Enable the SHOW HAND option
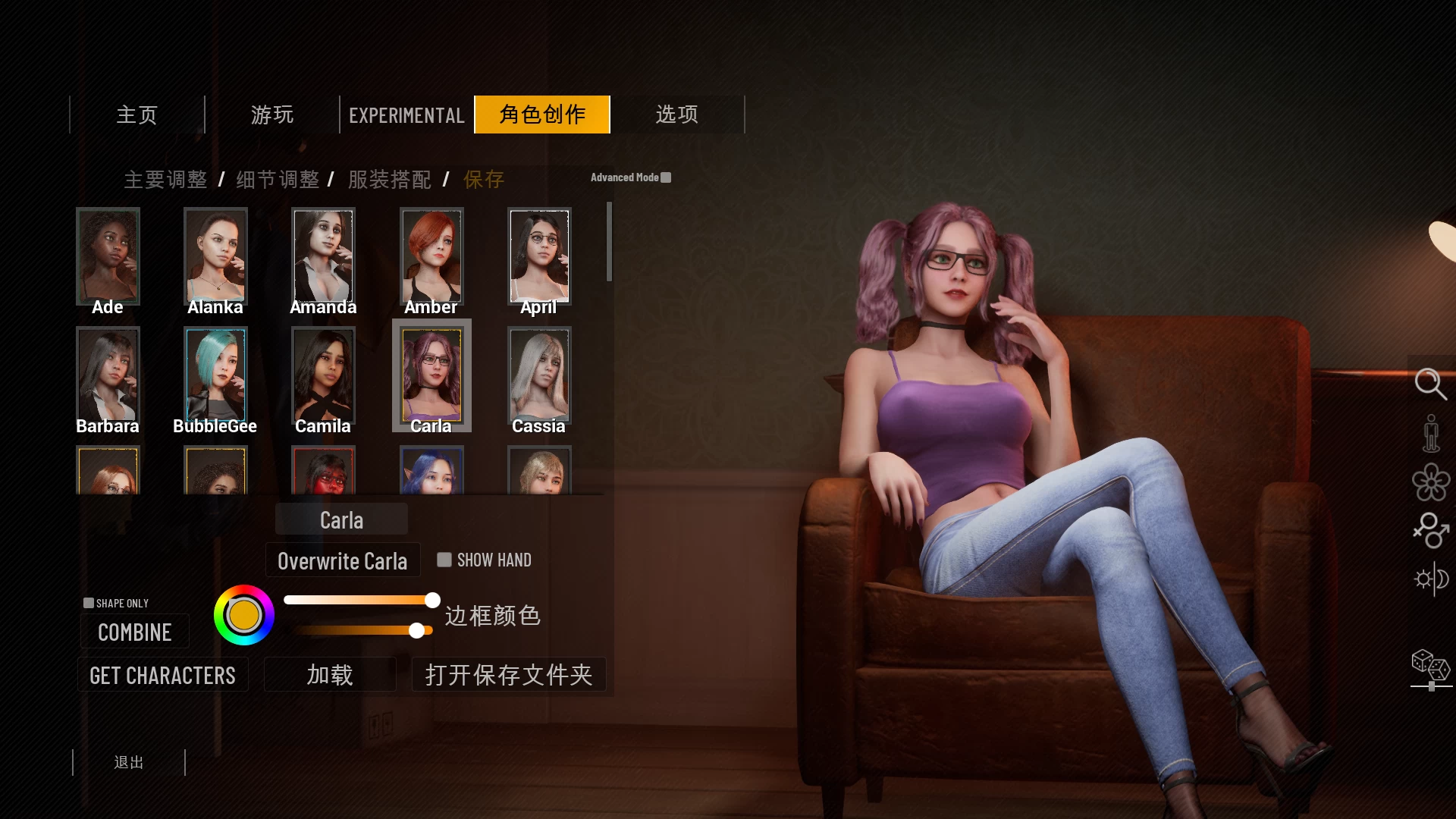 444,560
